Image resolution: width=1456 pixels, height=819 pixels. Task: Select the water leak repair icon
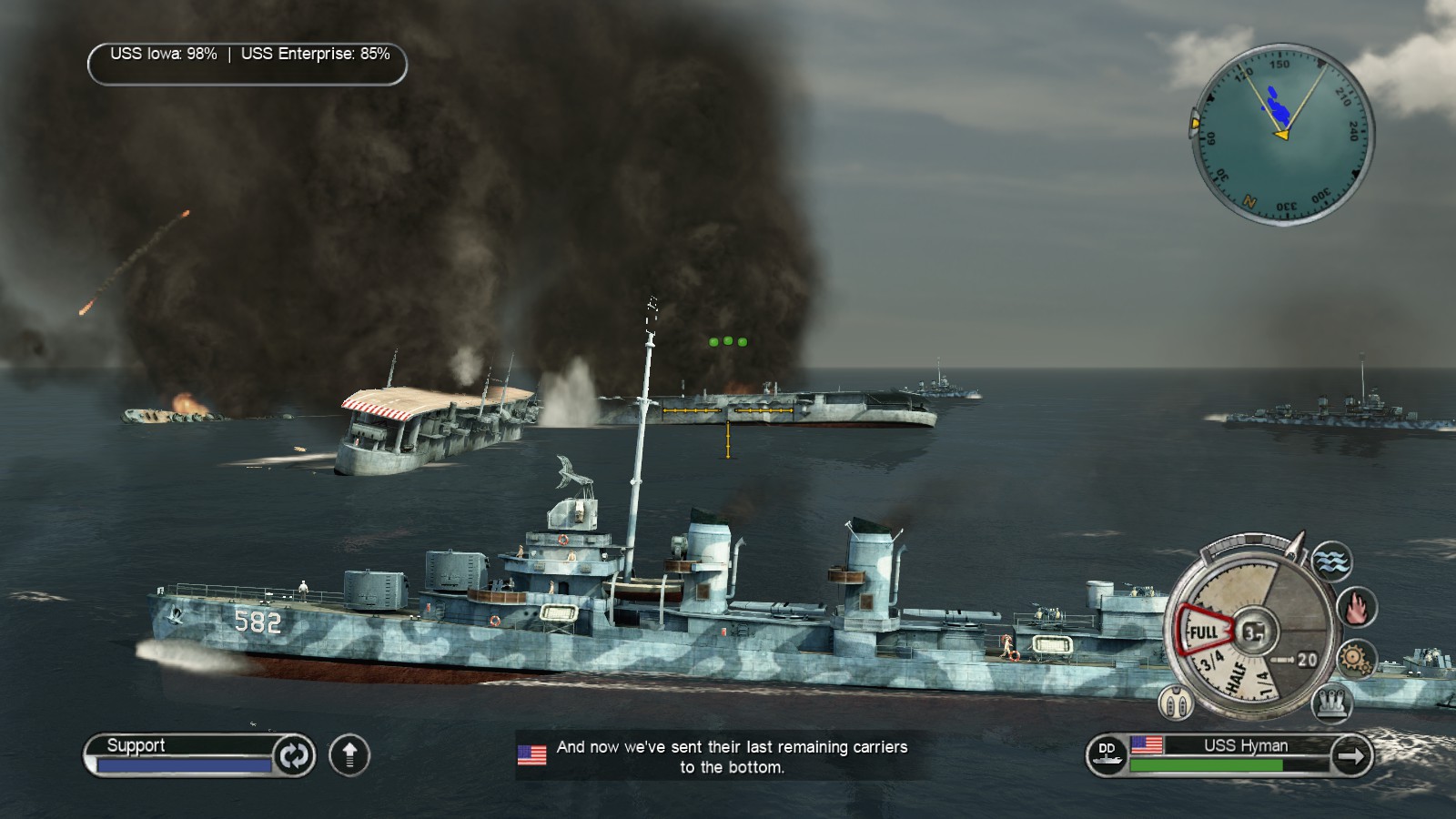point(1330,561)
